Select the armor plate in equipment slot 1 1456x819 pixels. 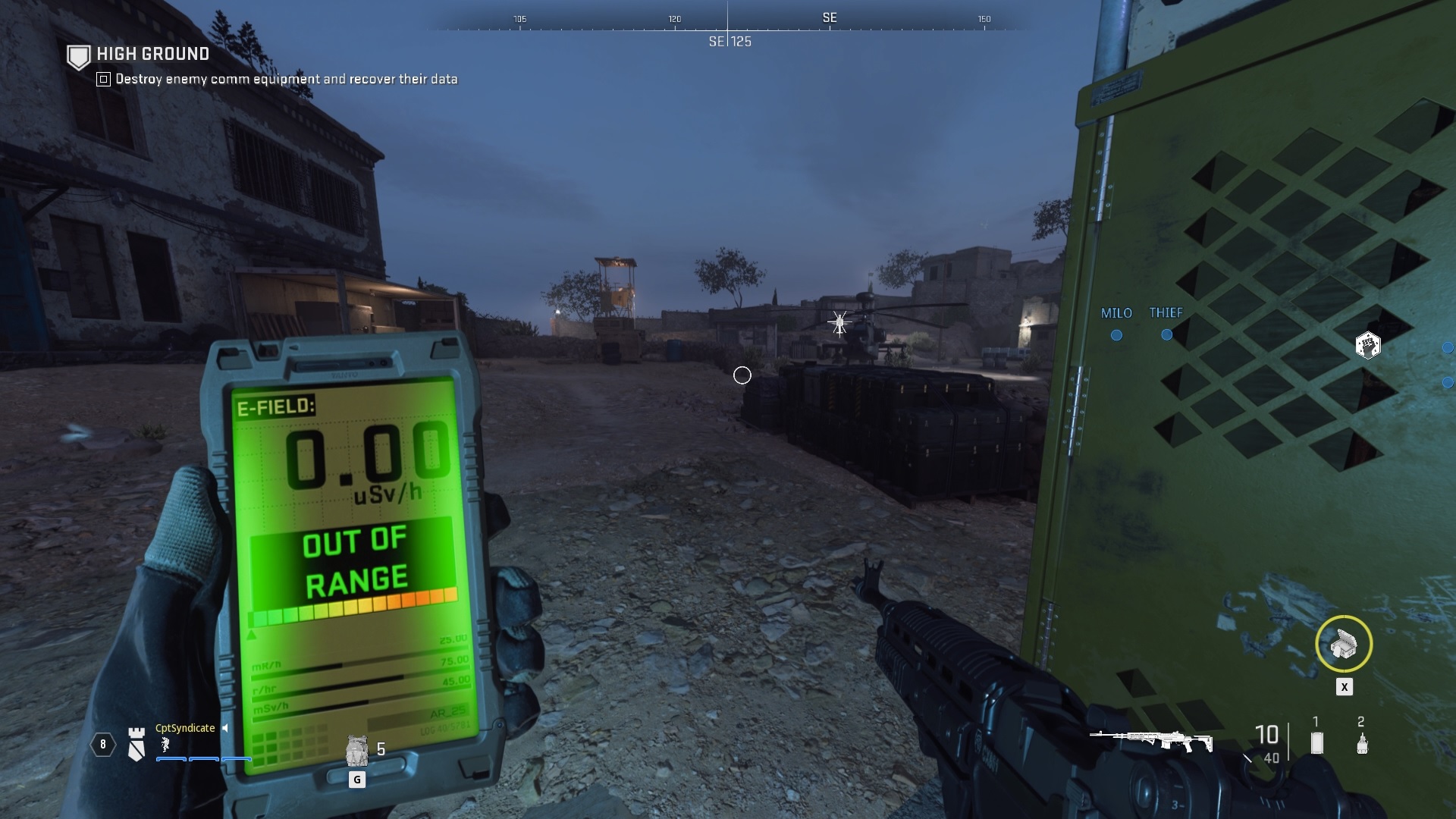[1316, 744]
